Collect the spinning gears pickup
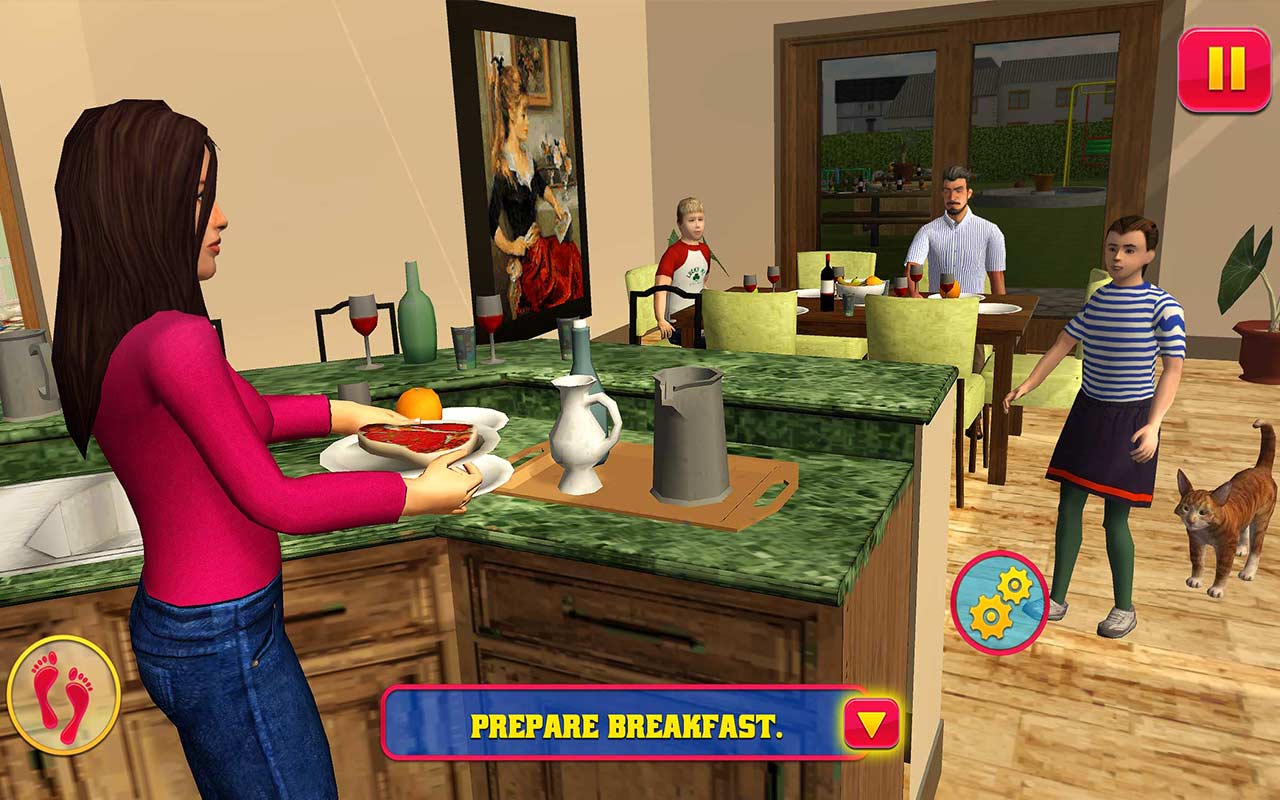The height and width of the screenshot is (800, 1280). click(1000, 600)
